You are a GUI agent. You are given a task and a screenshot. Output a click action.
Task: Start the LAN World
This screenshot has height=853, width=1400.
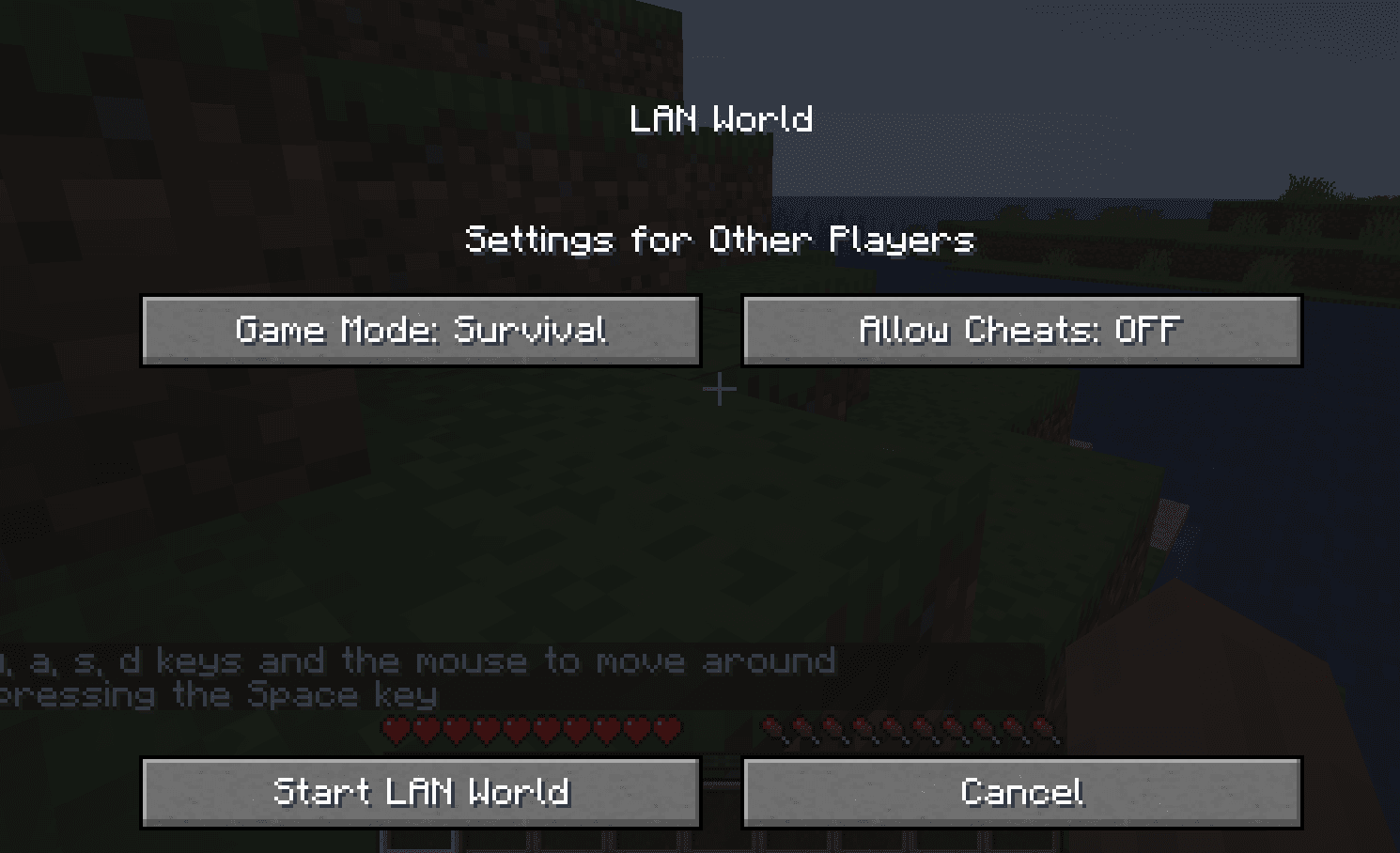tap(420, 792)
